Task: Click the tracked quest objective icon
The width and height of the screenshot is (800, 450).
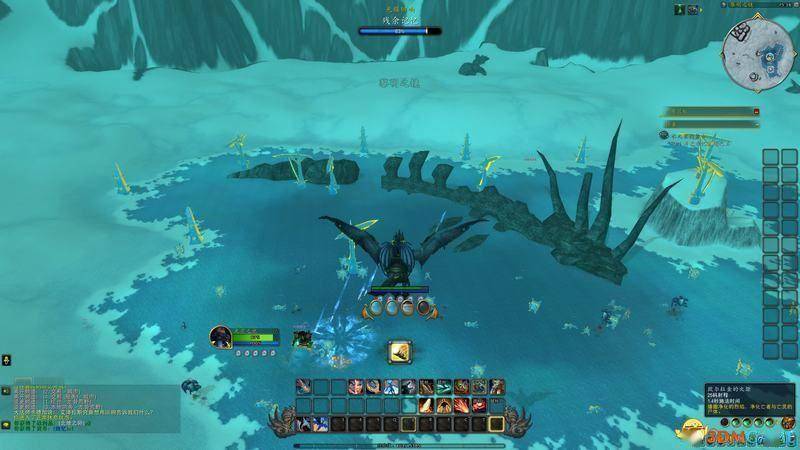Action: pyautogui.click(x=663, y=132)
